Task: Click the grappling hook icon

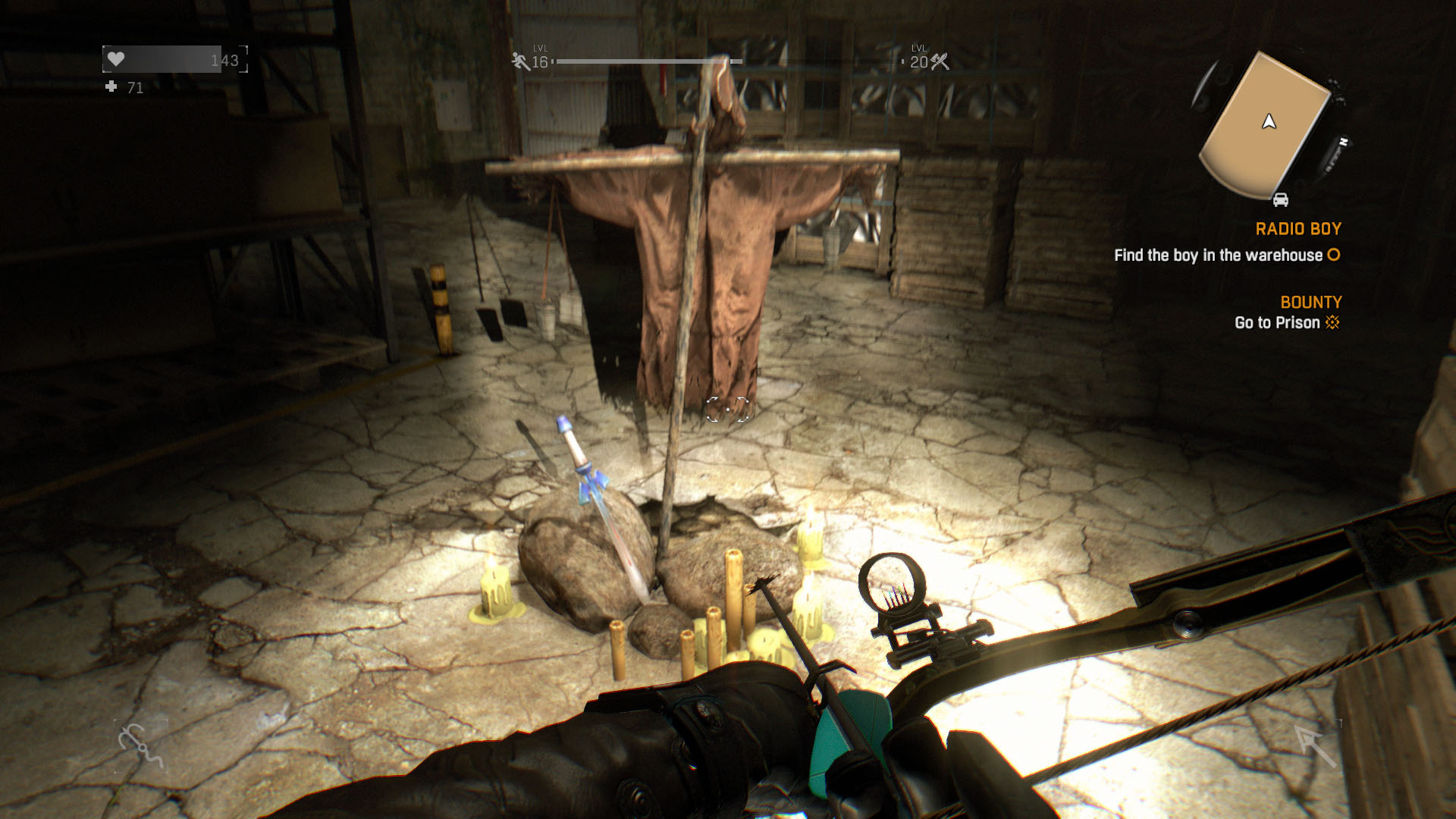Action: [141, 745]
